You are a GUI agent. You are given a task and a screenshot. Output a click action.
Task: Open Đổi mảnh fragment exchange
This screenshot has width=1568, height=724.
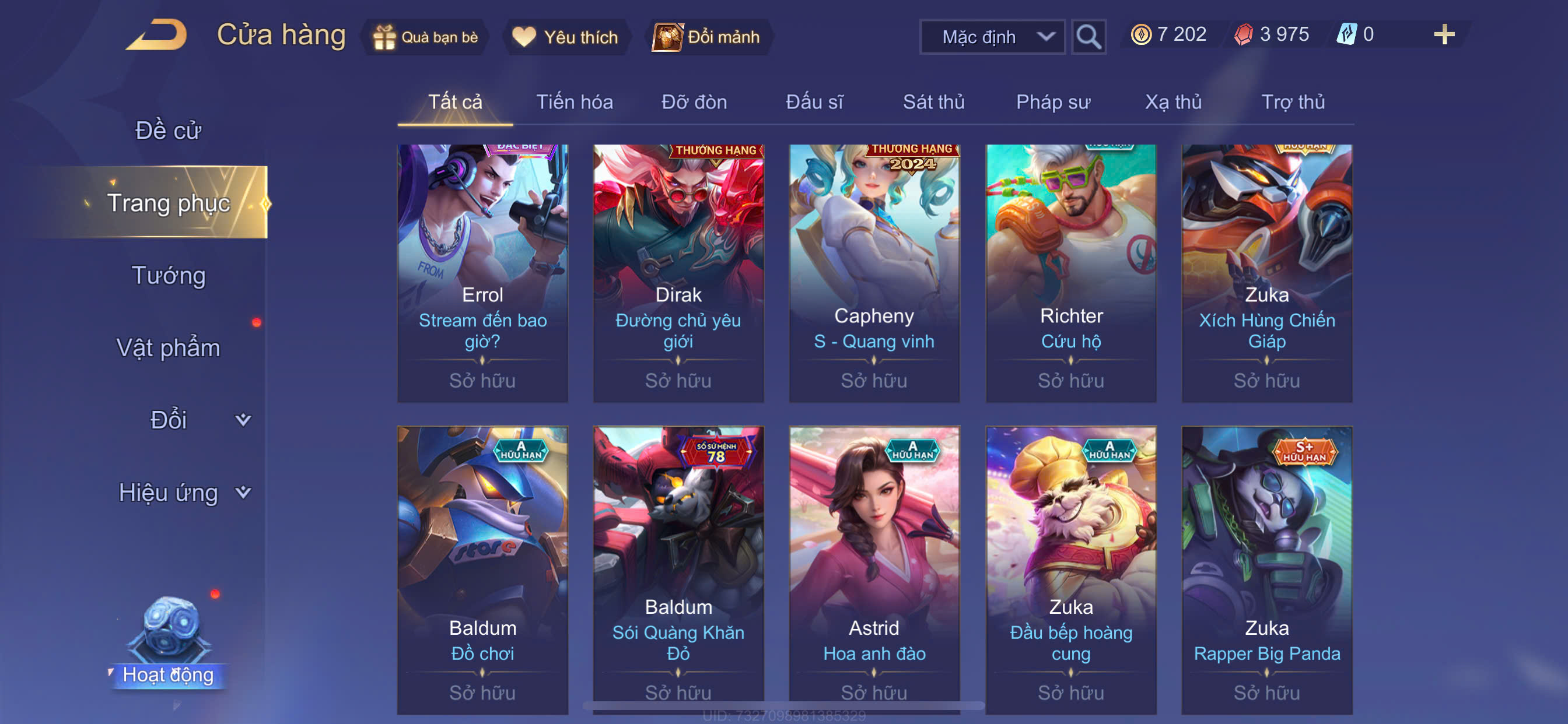tap(706, 37)
